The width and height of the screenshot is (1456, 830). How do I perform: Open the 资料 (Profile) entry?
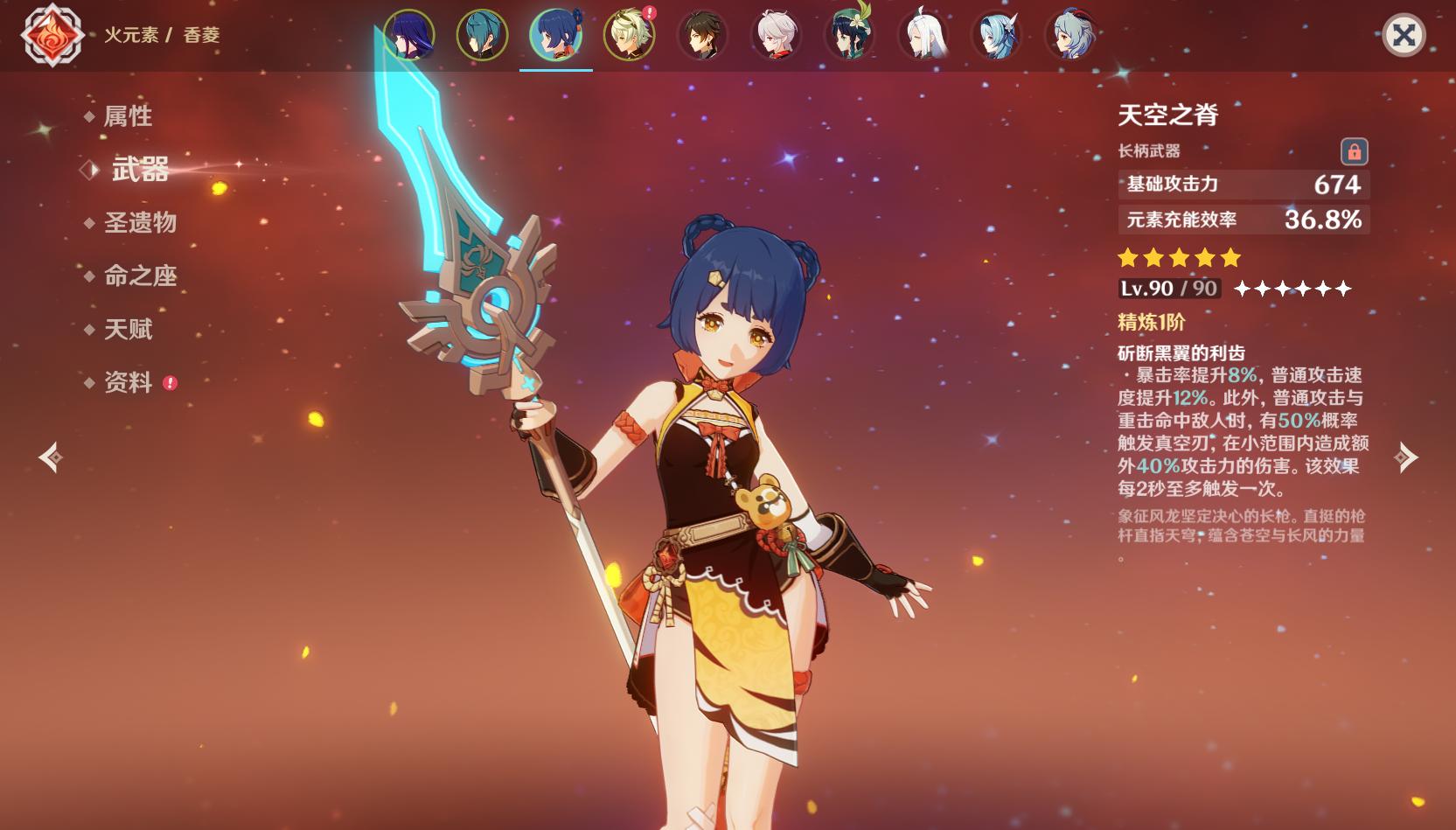pyautogui.click(x=128, y=382)
